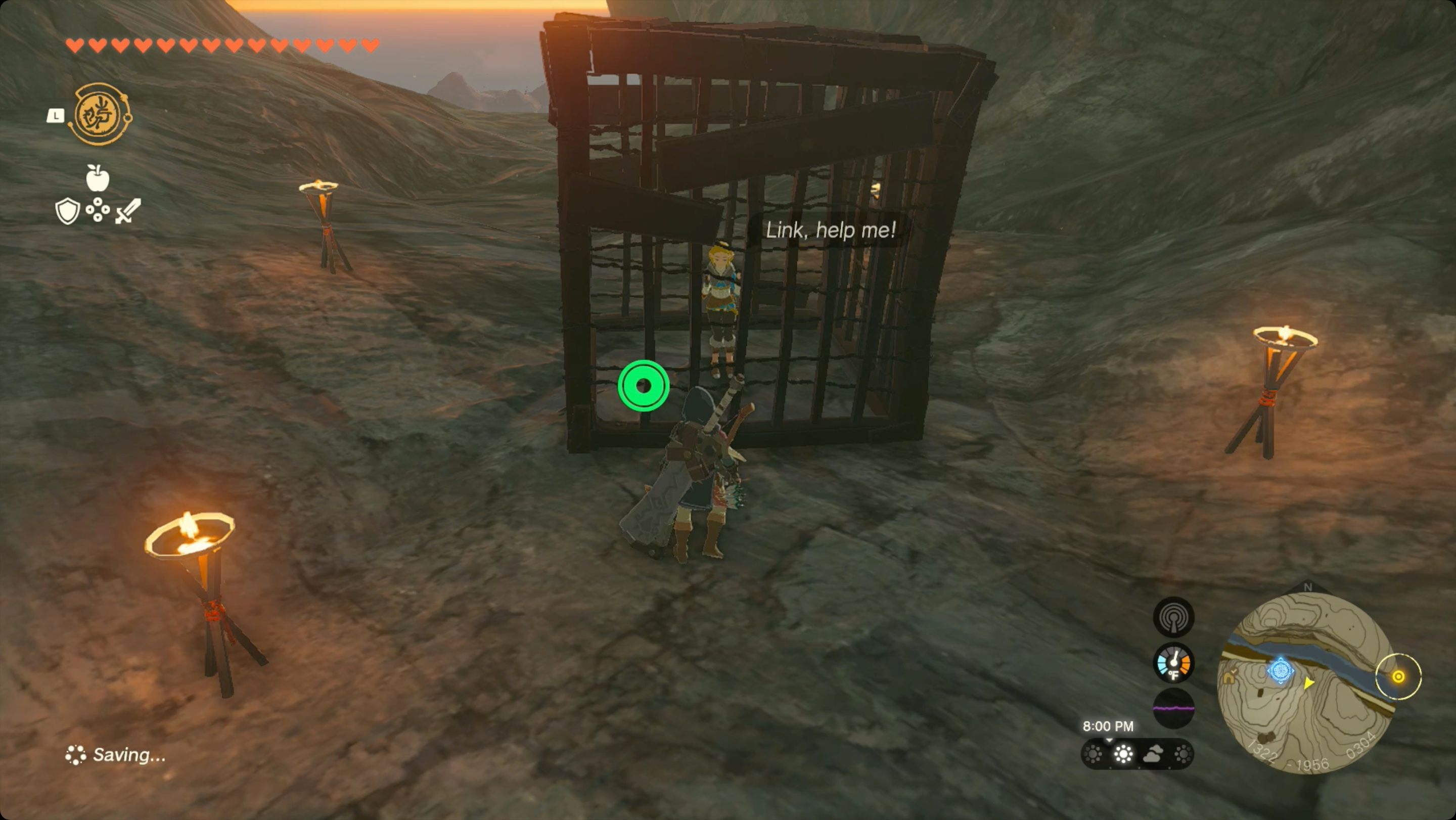Click the blue shrine icon on the minimap
This screenshot has height=820, width=1456.
1281,671
